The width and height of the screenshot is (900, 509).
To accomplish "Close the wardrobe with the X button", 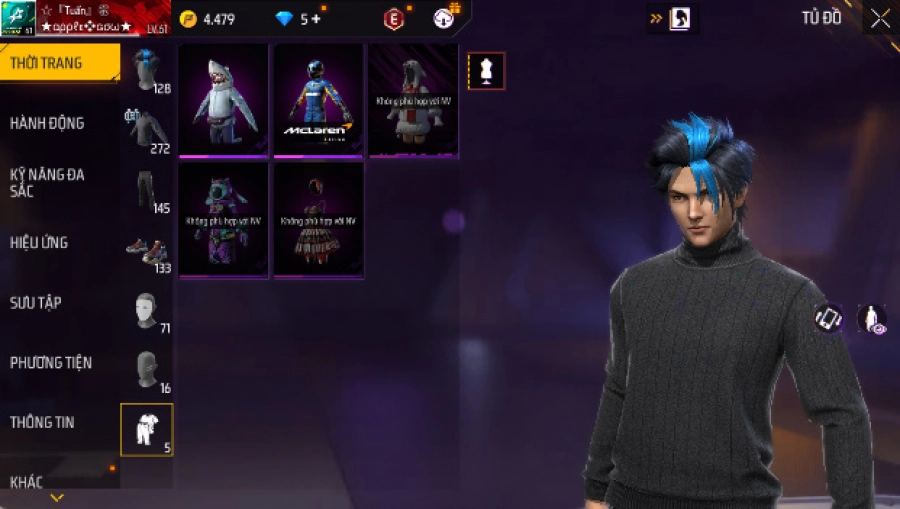I will tap(879, 18).
